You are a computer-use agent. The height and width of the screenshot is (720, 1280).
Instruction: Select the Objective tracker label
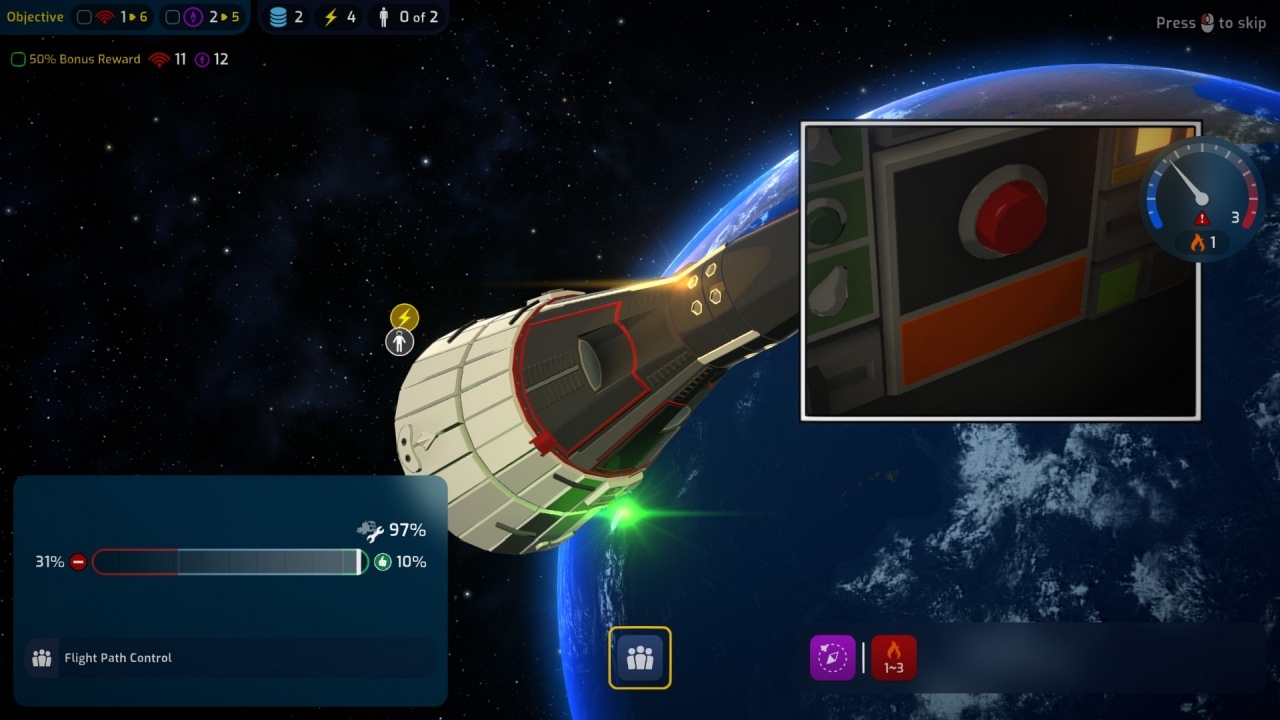(x=35, y=17)
